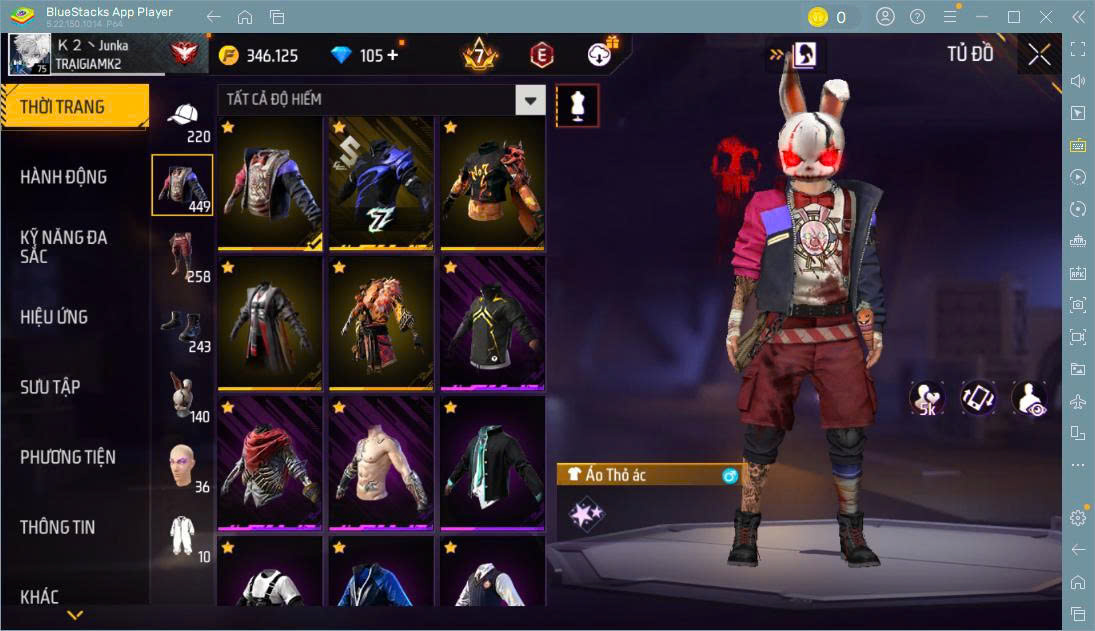Select the hats category with 220 items

point(182,119)
